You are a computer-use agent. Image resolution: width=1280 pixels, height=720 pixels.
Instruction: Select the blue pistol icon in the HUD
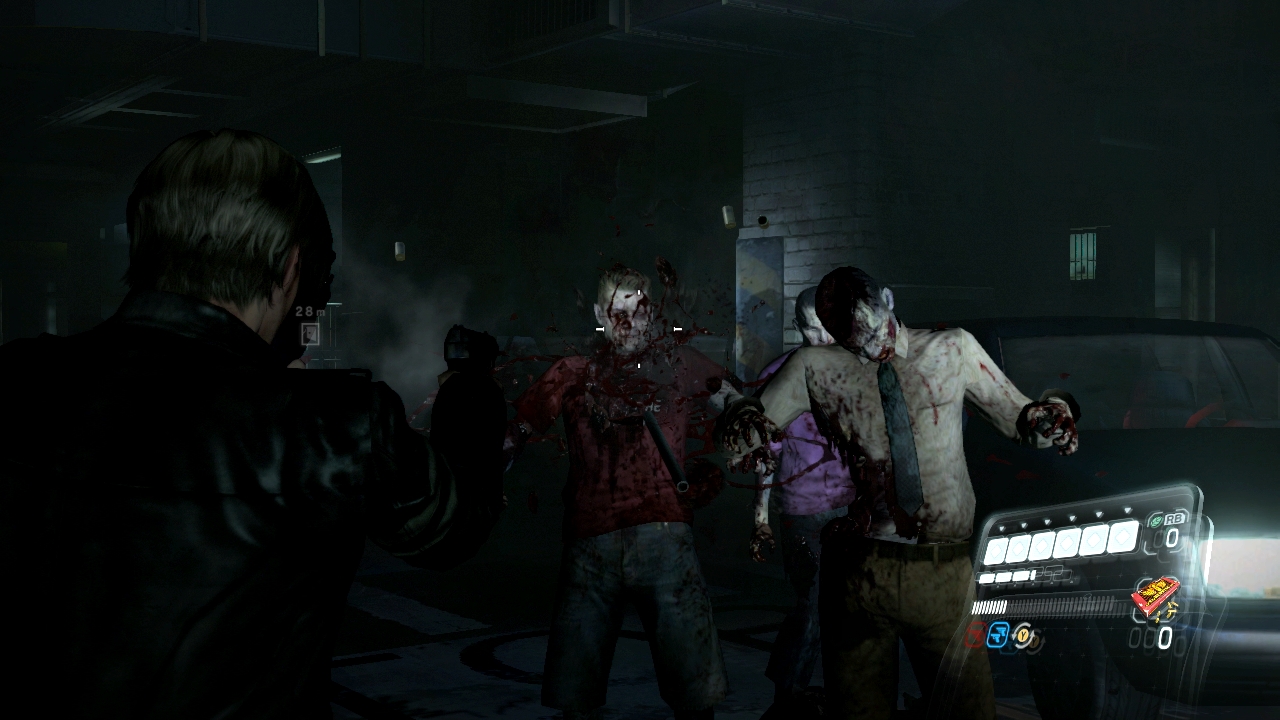click(997, 636)
